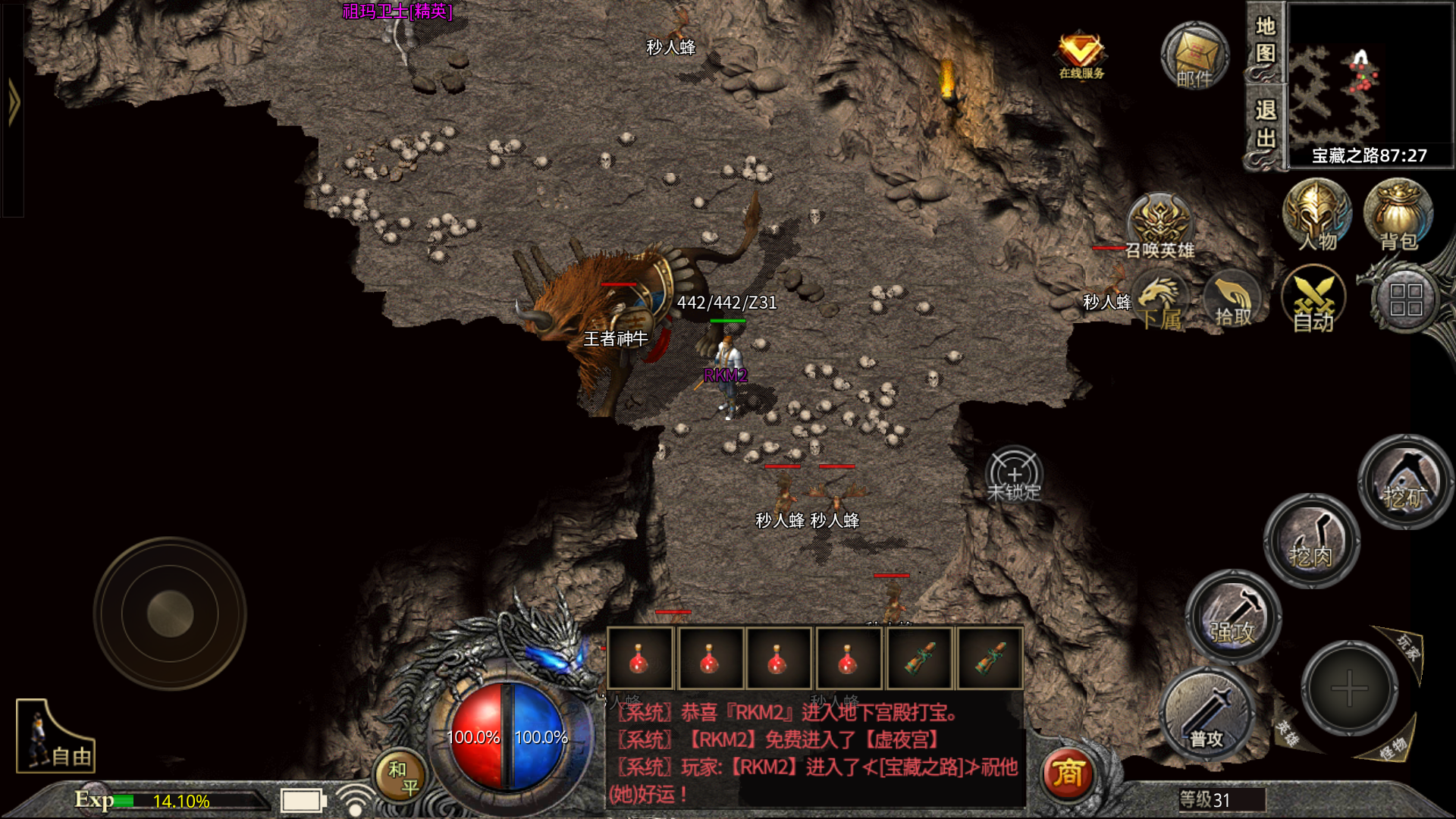Use the 强攻 strong attack
Screen dimensions: 1456x819
pyautogui.click(x=1233, y=617)
